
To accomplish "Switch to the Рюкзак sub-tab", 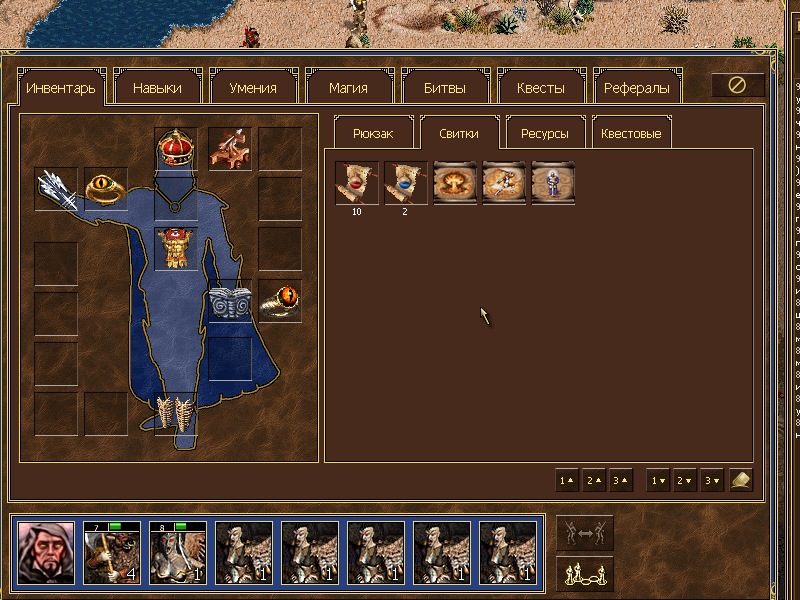I will [372, 133].
